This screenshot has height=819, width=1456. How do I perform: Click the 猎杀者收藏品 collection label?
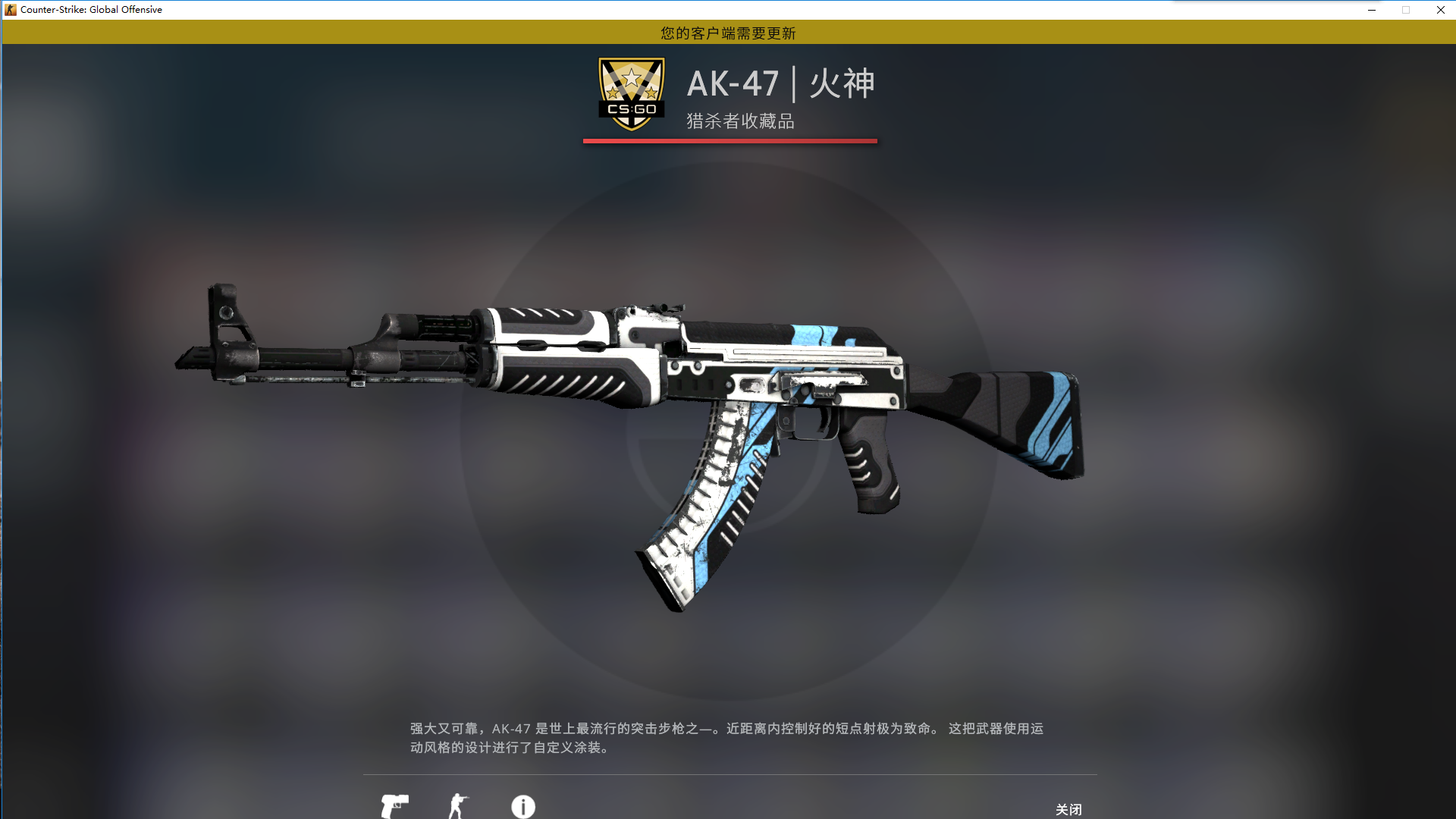click(x=739, y=122)
